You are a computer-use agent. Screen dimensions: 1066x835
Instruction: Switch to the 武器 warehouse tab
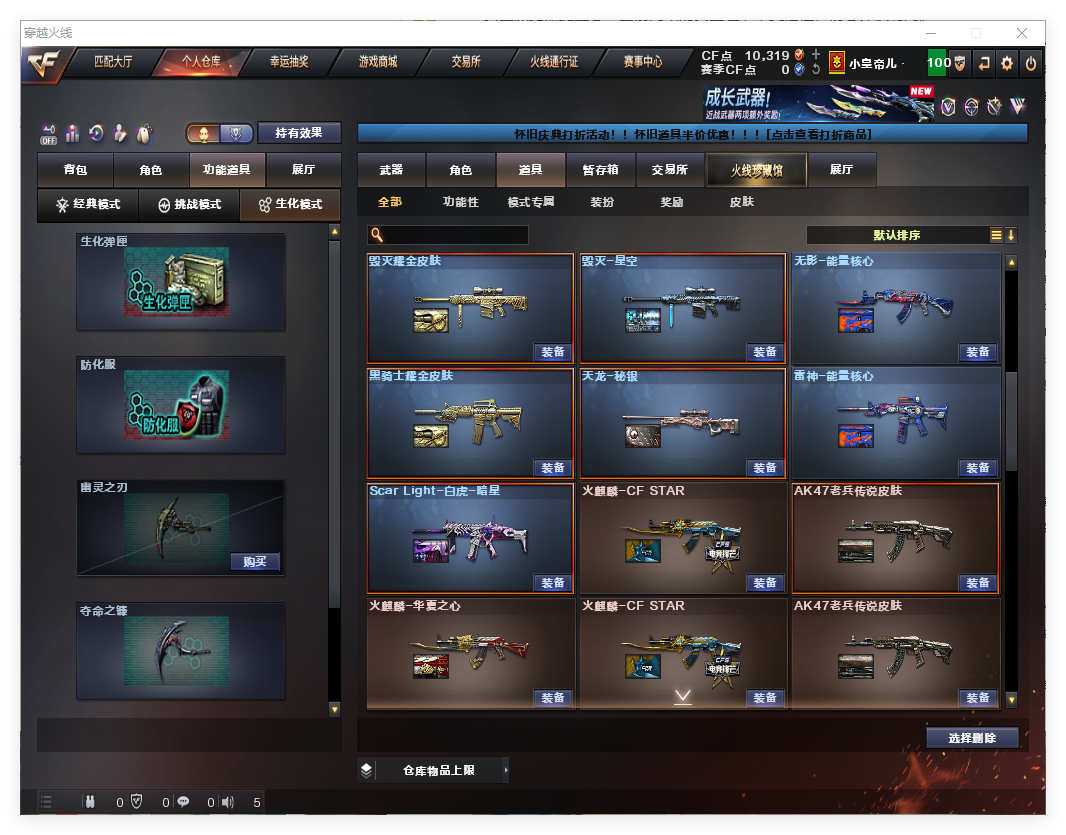click(391, 170)
